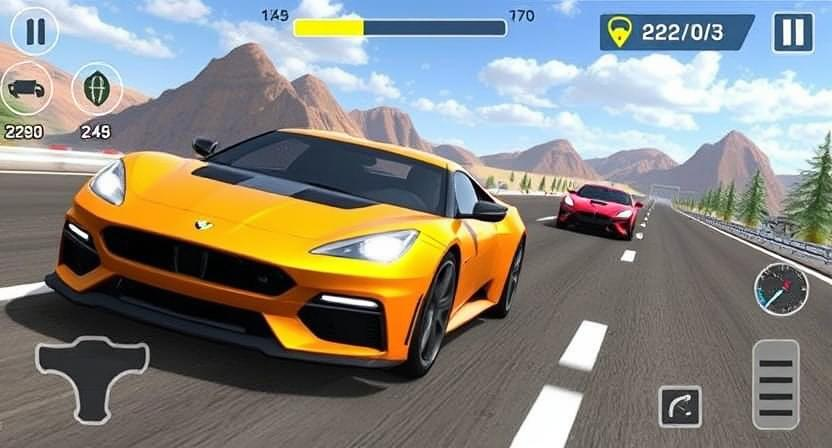Click the square pause button
The height and width of the screenshot is (448, 832).
click(792, 32)
